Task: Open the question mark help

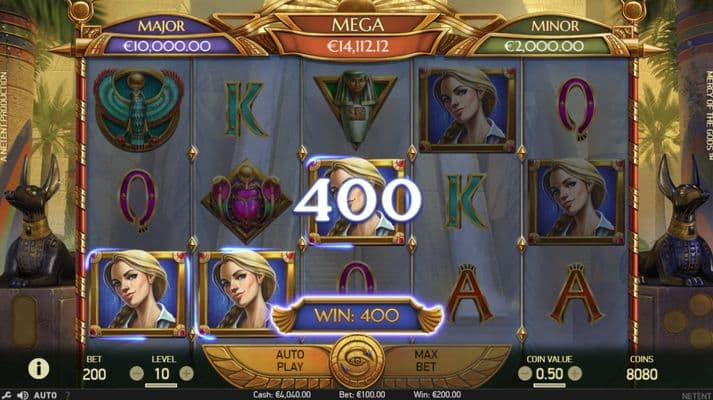Action: coord(67,395)
